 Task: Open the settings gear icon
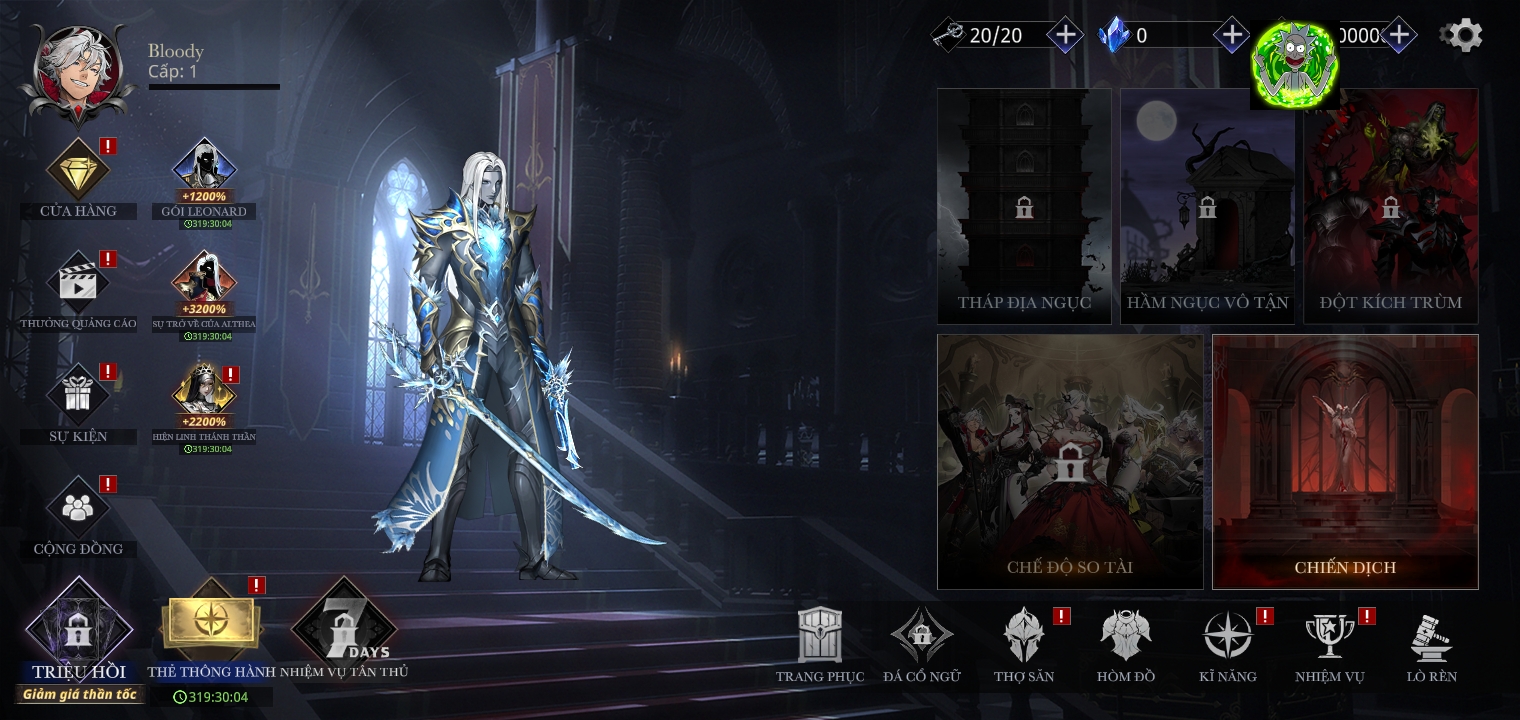pos(1462,36)
